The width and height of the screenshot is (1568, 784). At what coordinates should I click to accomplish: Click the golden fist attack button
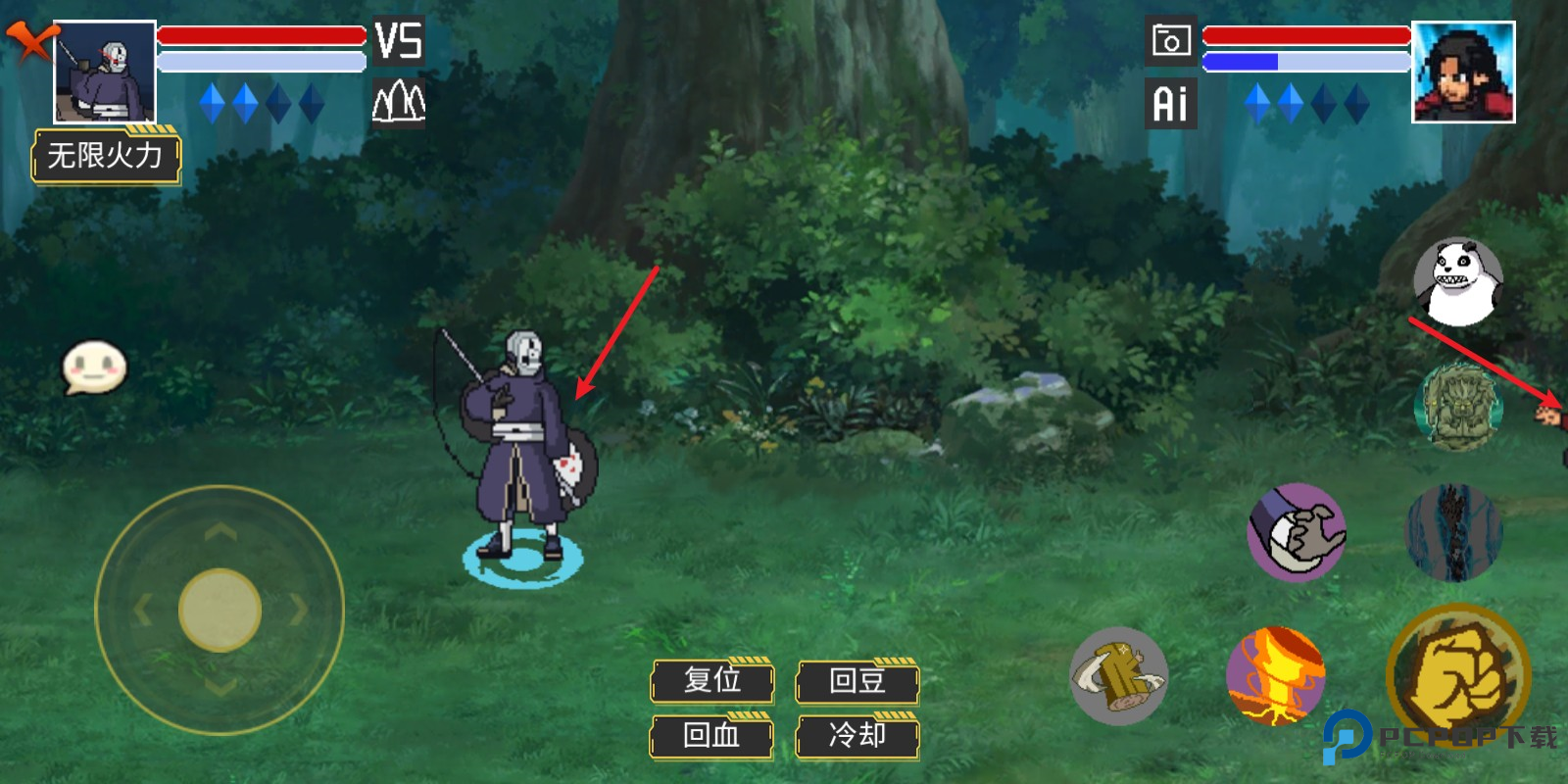(1458, 674)
